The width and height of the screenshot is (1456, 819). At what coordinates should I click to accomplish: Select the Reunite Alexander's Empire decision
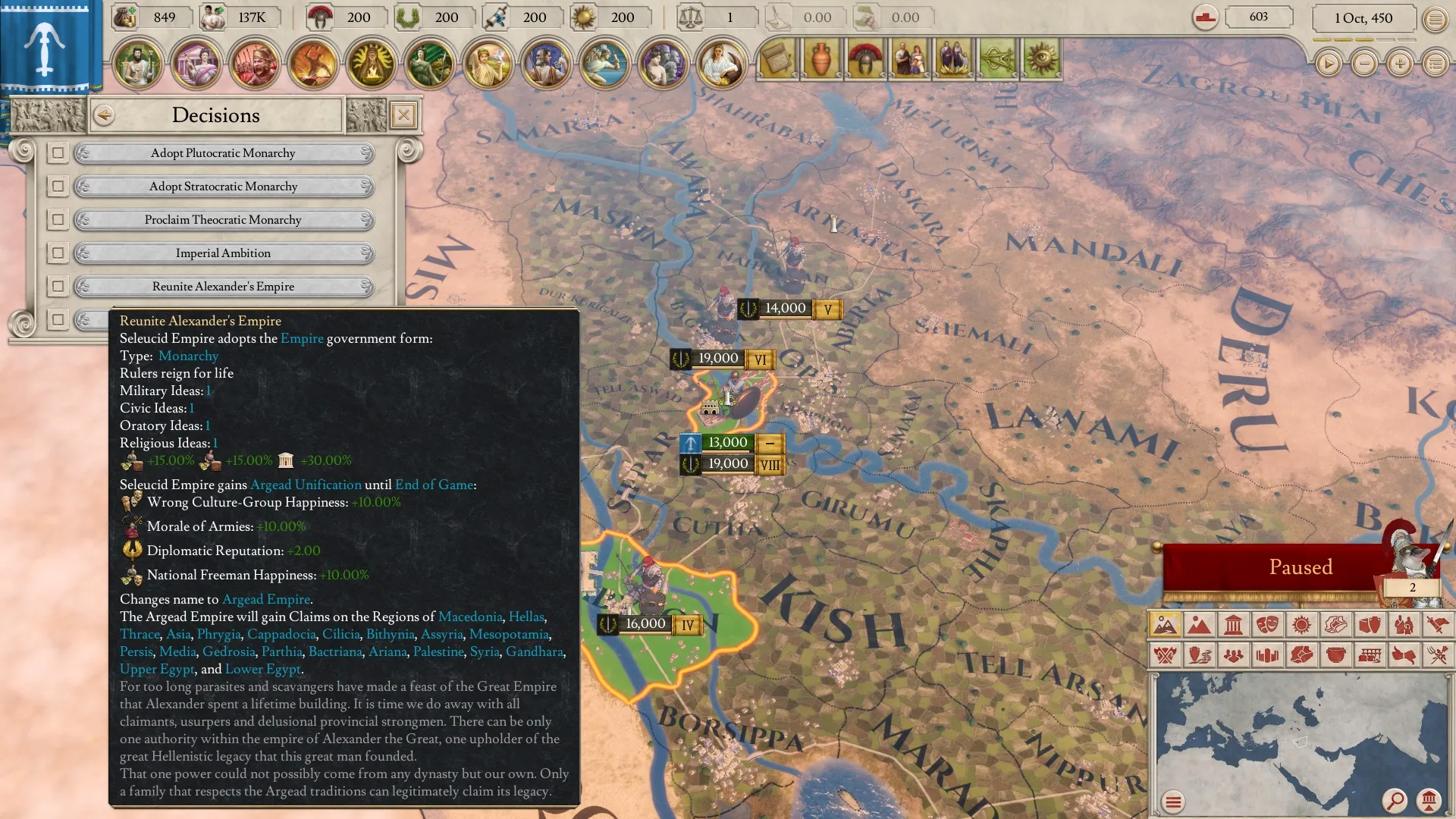point(223,287)
